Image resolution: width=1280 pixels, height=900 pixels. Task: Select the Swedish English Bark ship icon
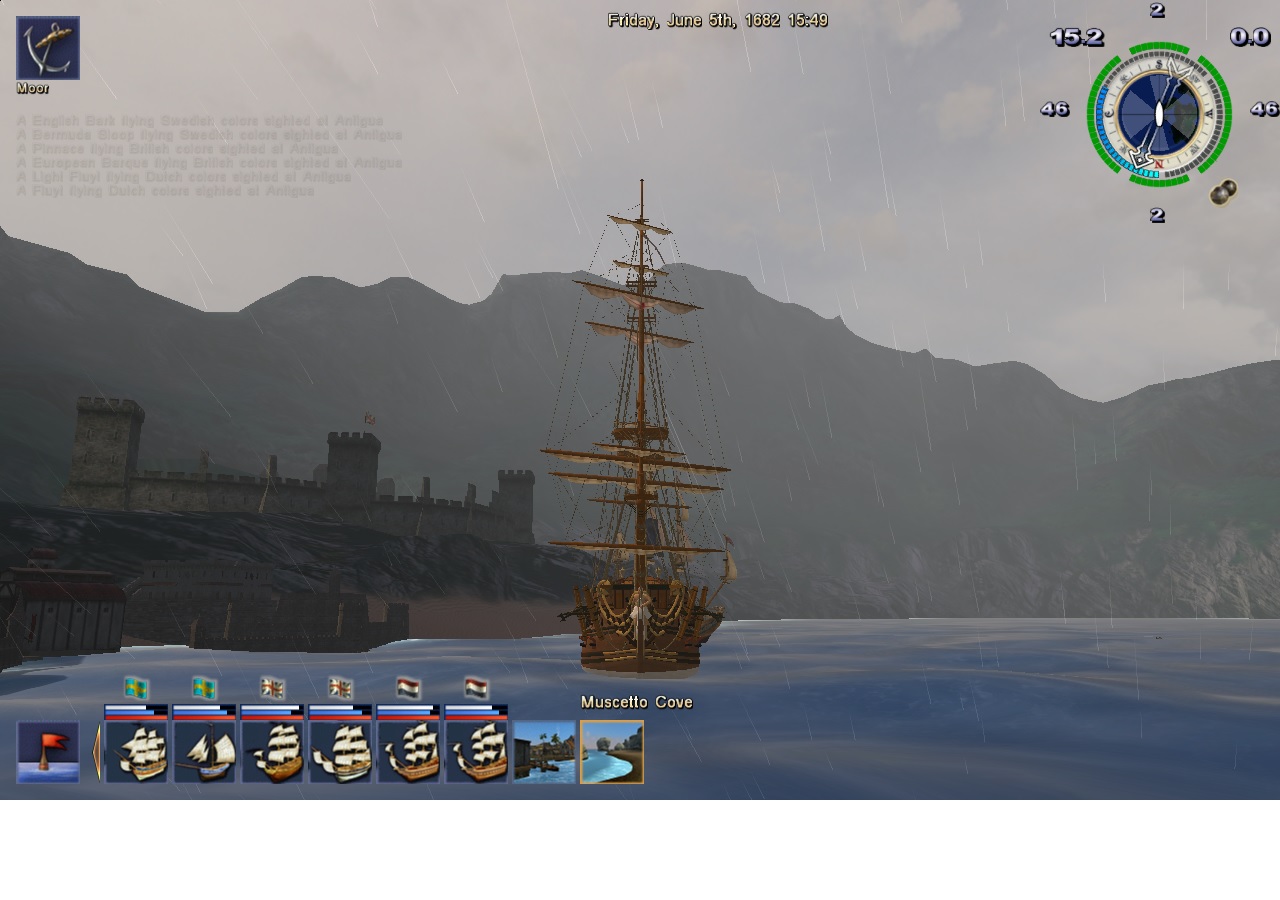pyautogui.click(x=136, y=752)
